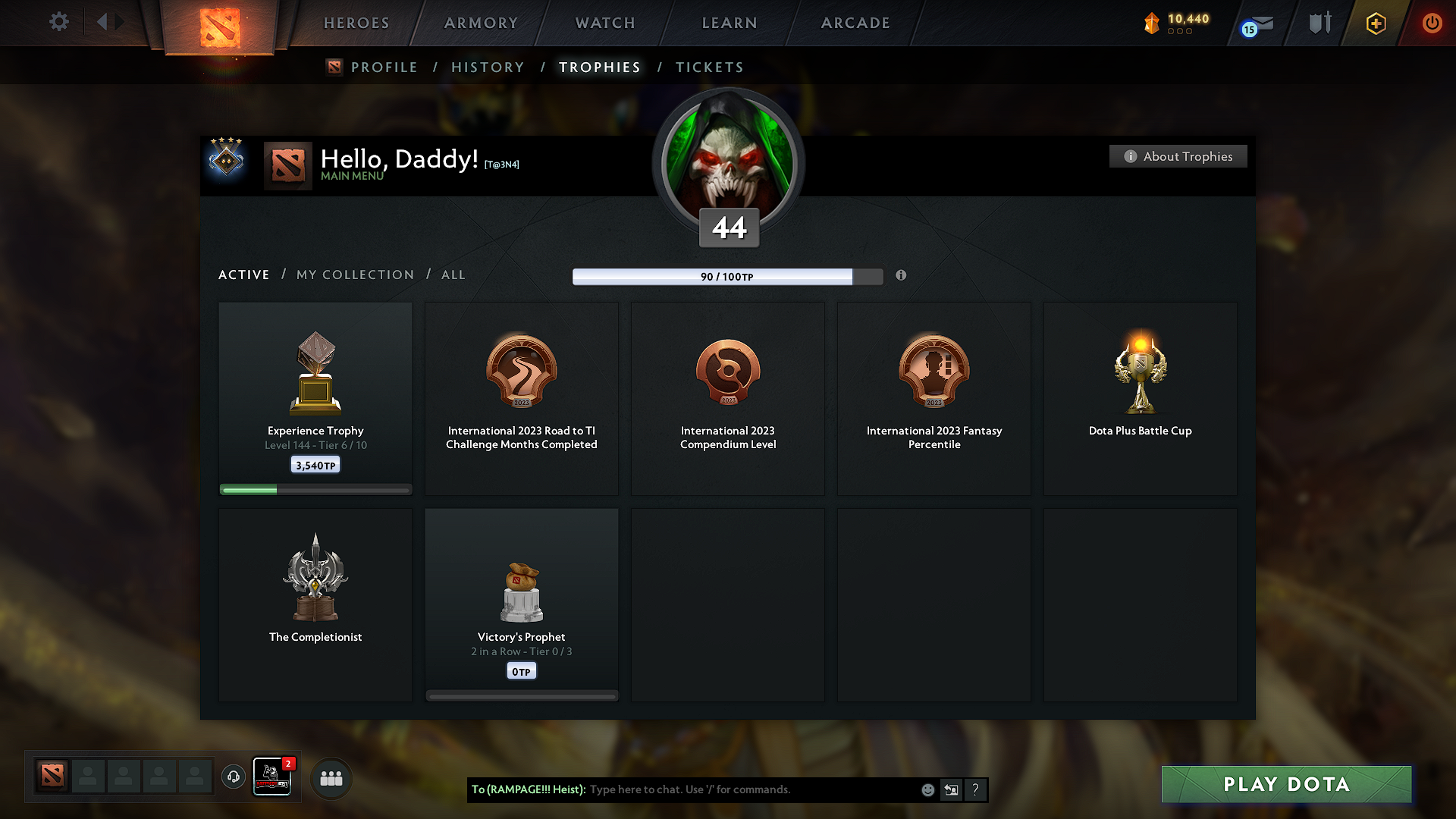Open Dota Plus via gold hexagon icon
Screen dimensions: 1456x819
(x=1375, y=24)
